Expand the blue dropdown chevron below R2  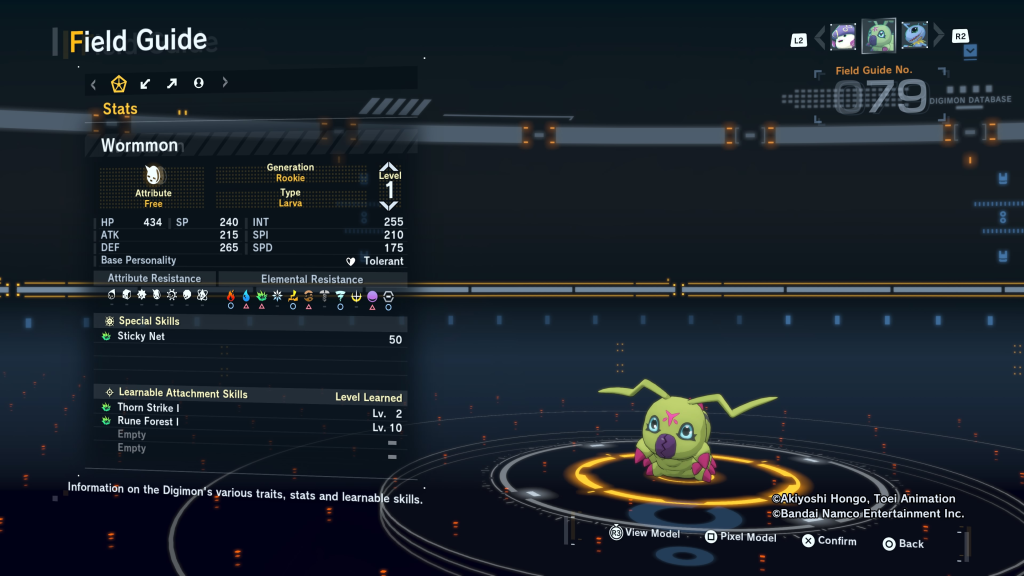click(971, 50)
